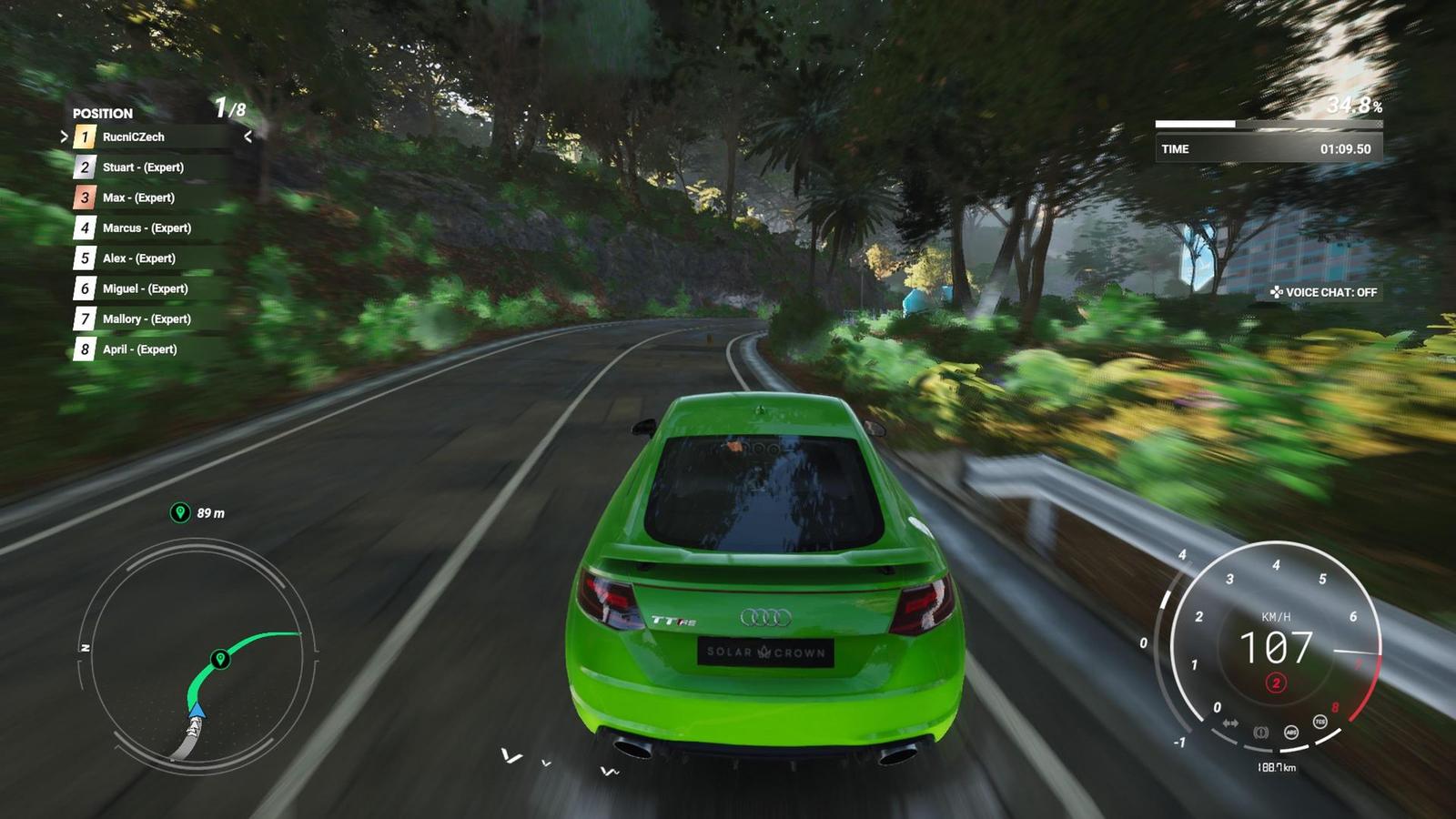The image size is (1456, 819).
Task: Click the TCS indicator on the speedometer
Action: pyautogui.click(x=1319, y=722)
